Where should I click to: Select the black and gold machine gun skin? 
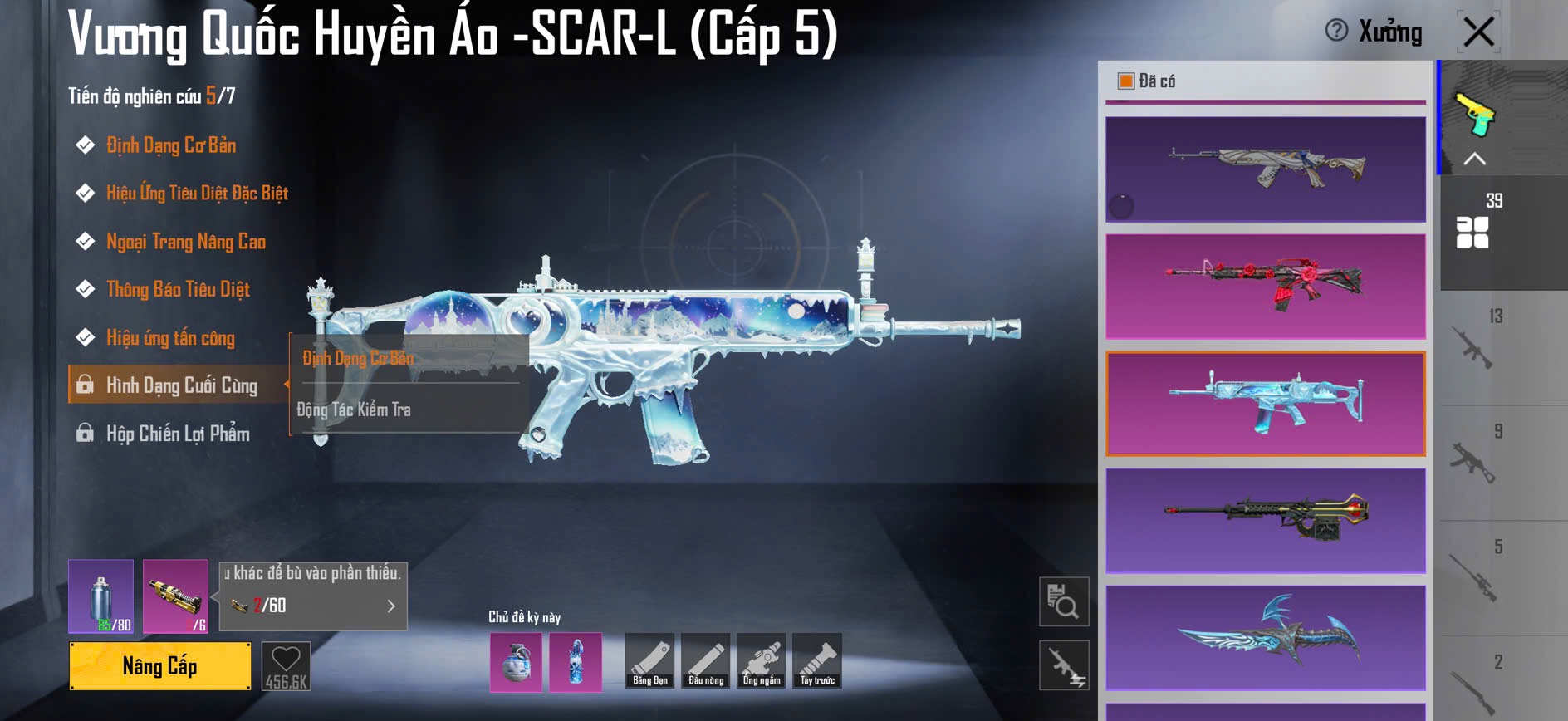point(1265,521)
